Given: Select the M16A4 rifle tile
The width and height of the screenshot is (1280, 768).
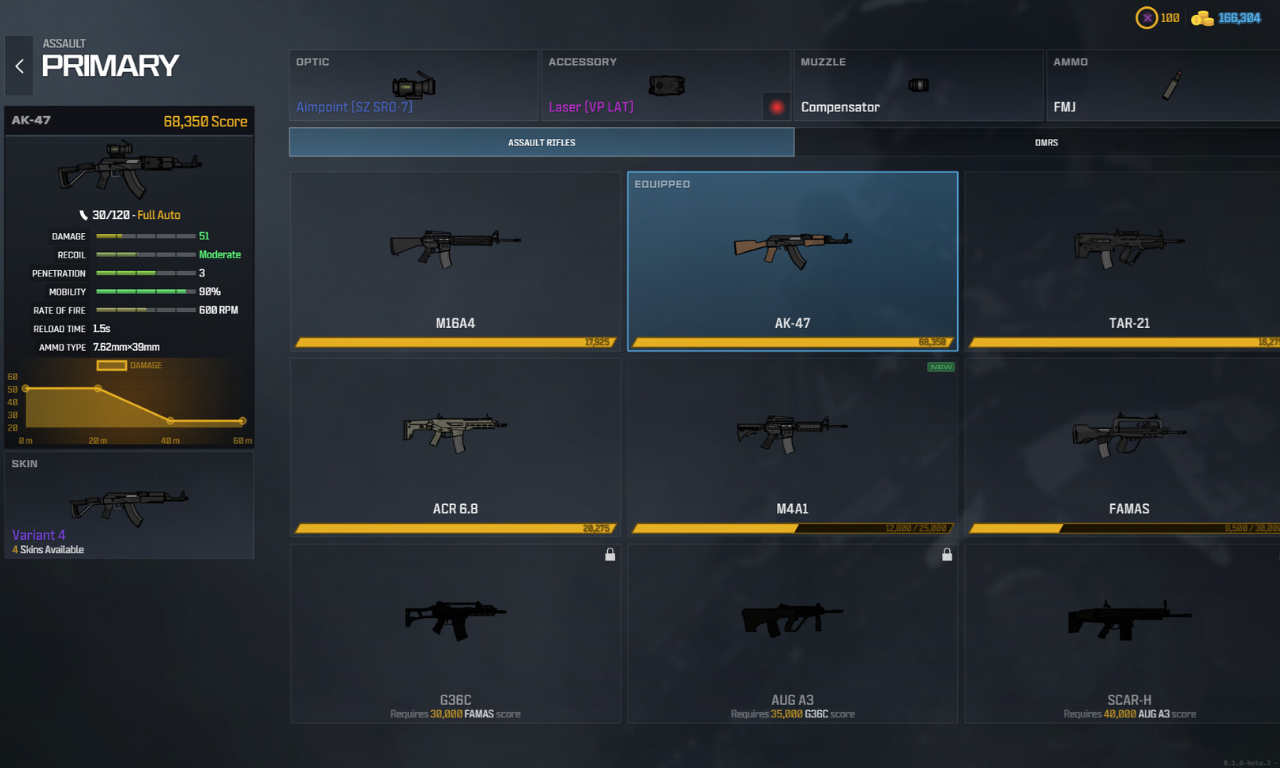Looking at the screenshot, I should (455, 260).
